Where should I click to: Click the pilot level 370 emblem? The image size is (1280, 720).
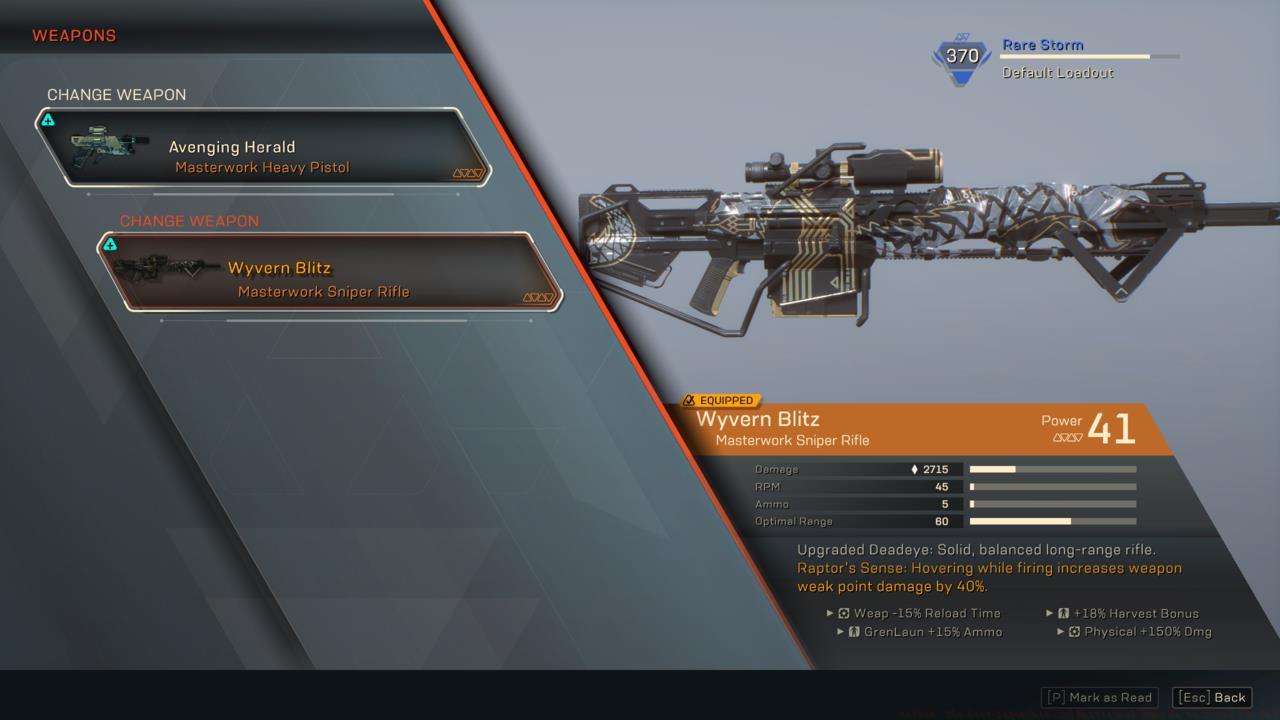(960, 55)
